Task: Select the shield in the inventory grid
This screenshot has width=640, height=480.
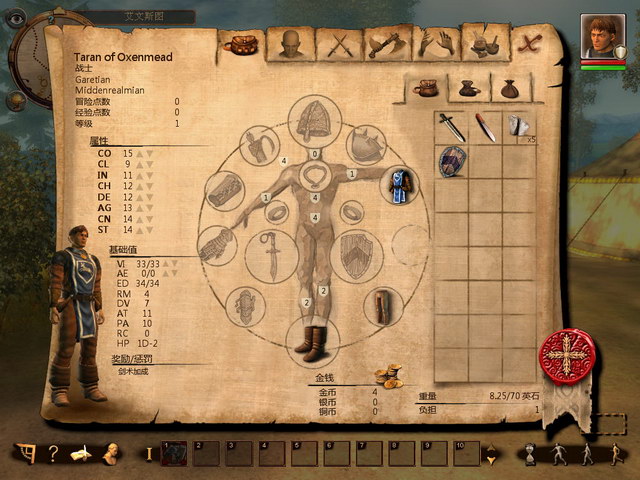Action: click(x=452, y=161)
